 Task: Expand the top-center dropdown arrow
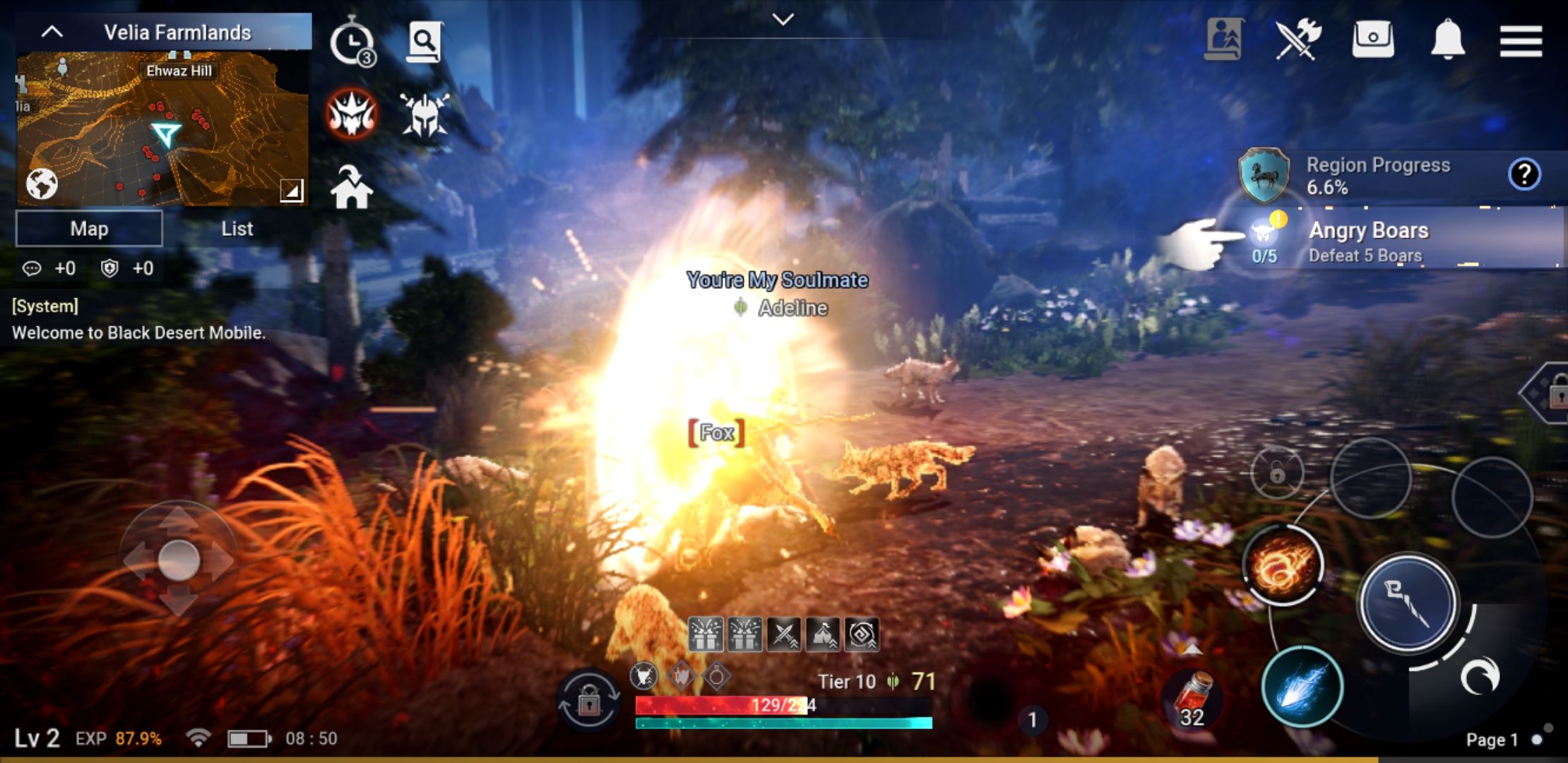pos(782,19)
